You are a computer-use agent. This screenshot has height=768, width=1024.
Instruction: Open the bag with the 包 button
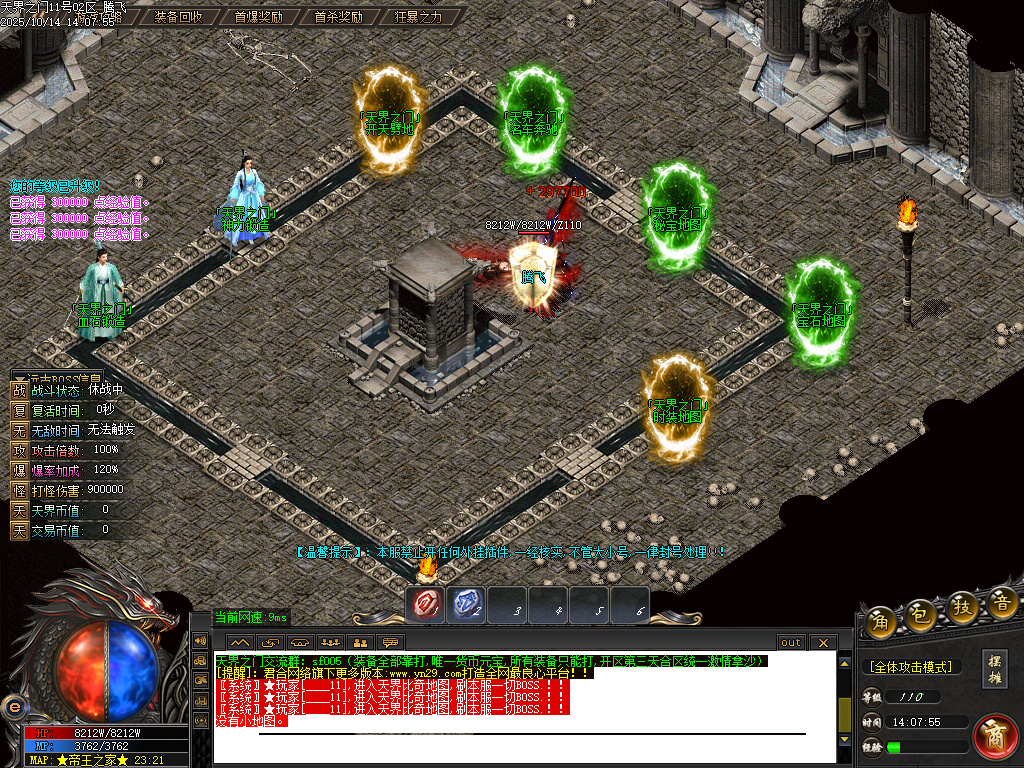click(x=921, y=613)
